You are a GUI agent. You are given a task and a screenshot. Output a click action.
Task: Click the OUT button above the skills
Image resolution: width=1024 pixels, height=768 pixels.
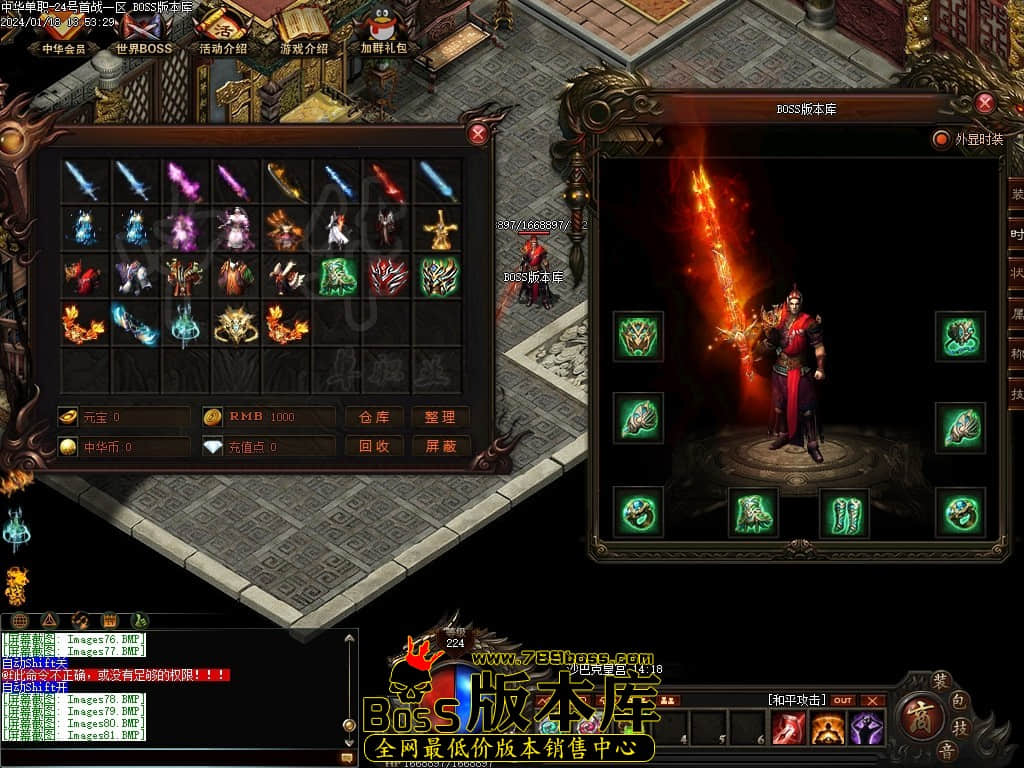pyautogui.click(x=843, y=700)
